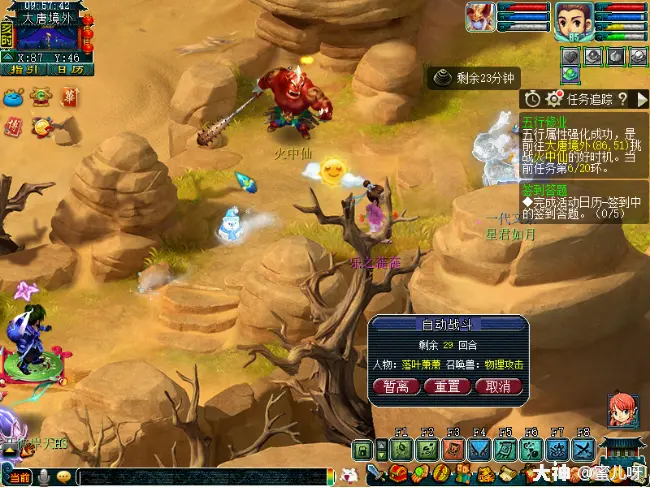
Task: Click the minimap of 大唐境外
Action: (x=48, y=38)
